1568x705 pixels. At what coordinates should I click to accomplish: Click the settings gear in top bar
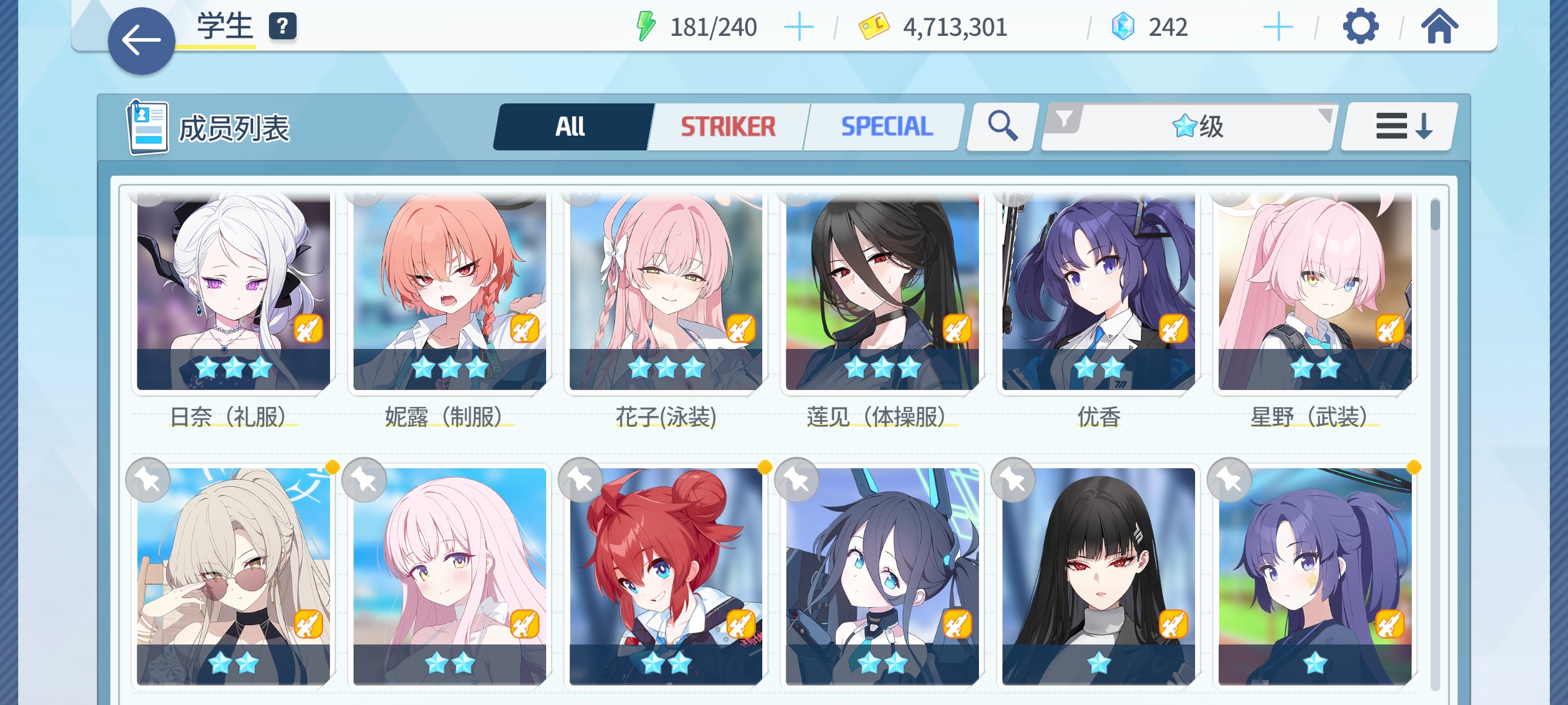pos(1361,27)
